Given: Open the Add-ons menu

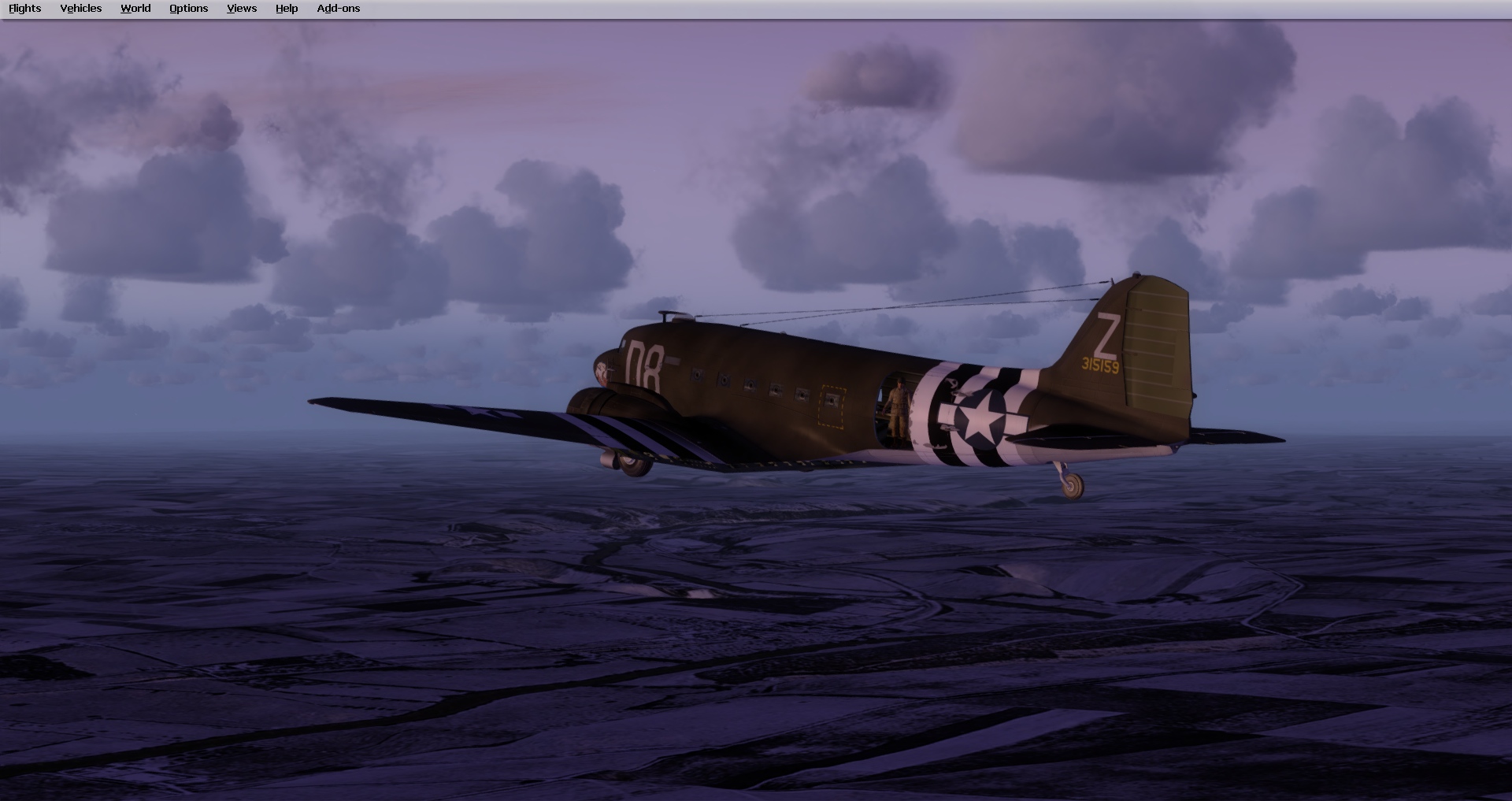Looking at the screenshot, I should pyautogui.click(x=337, y=8).
